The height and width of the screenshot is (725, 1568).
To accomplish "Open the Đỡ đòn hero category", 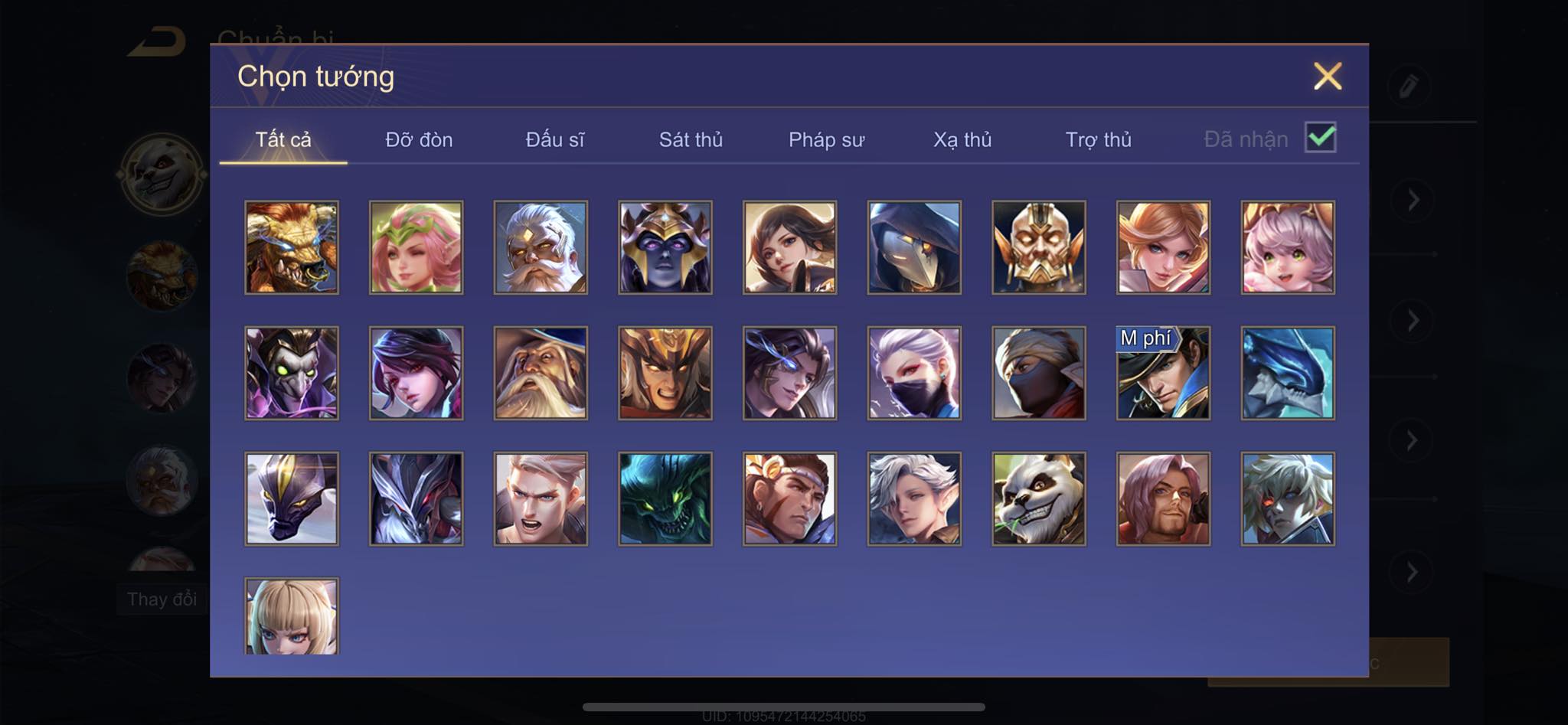I will (x=419, y=140).
